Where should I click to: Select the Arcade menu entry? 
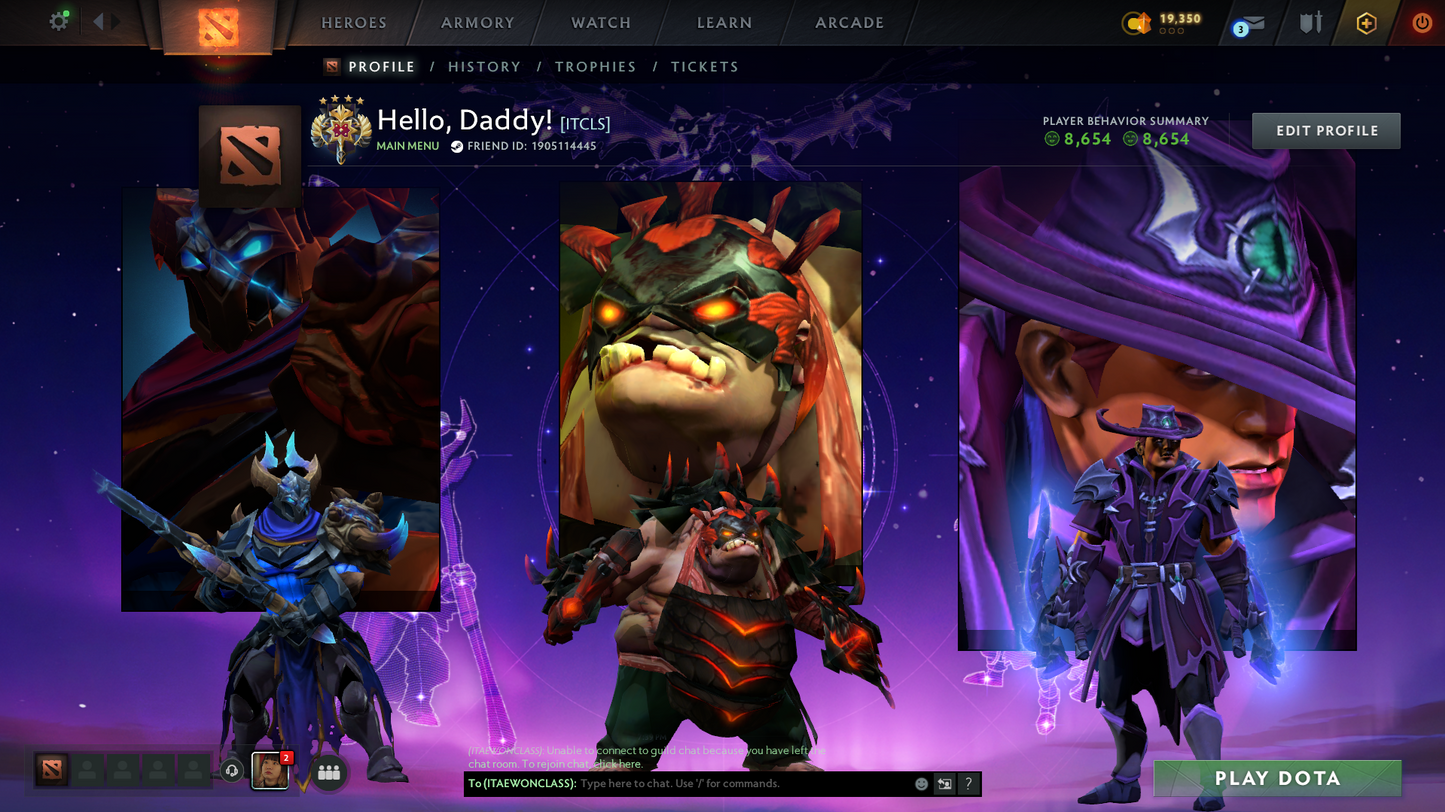coord(849,22)
